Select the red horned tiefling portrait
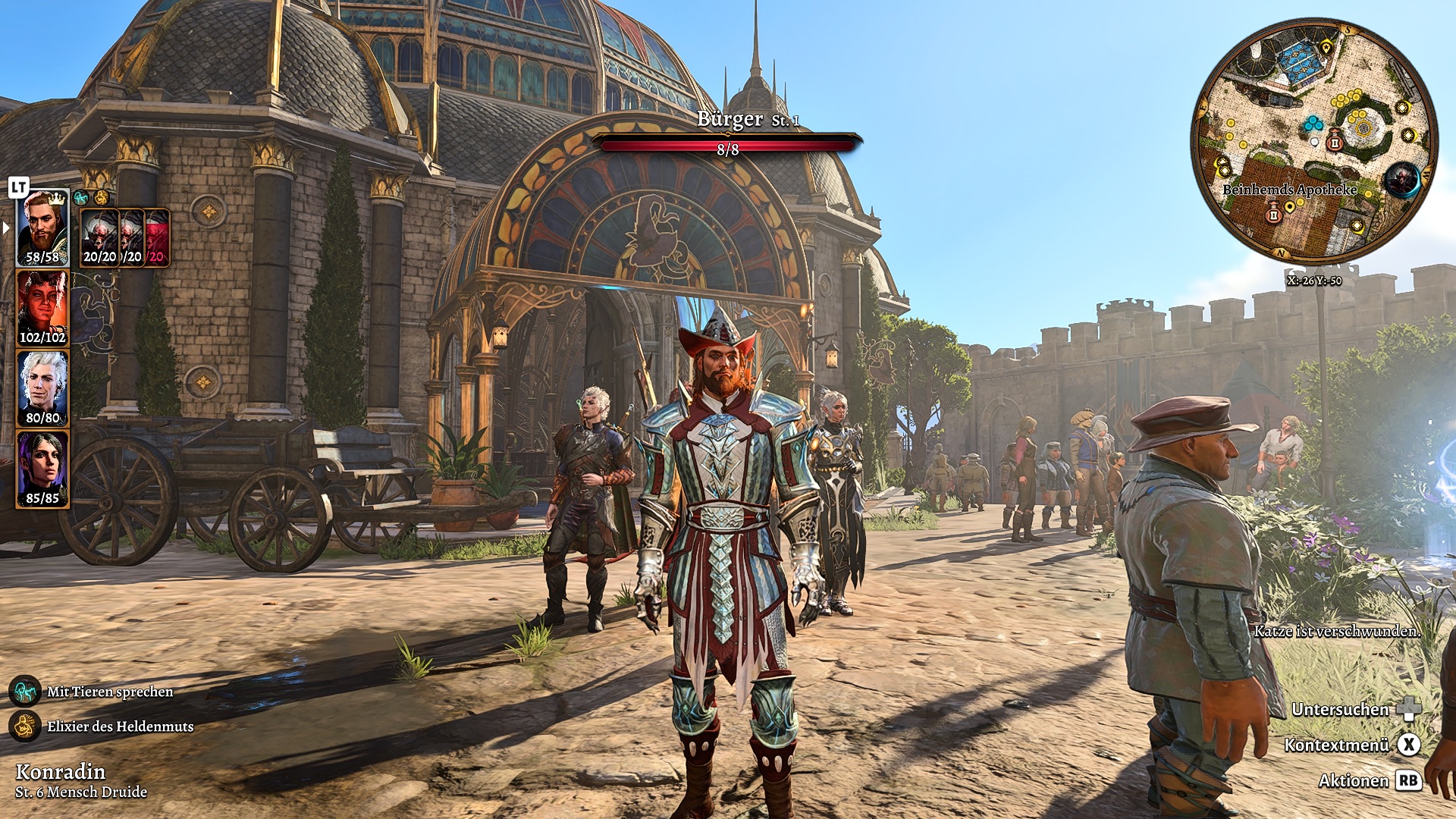 pyautogui.click(x=42, y=309)
